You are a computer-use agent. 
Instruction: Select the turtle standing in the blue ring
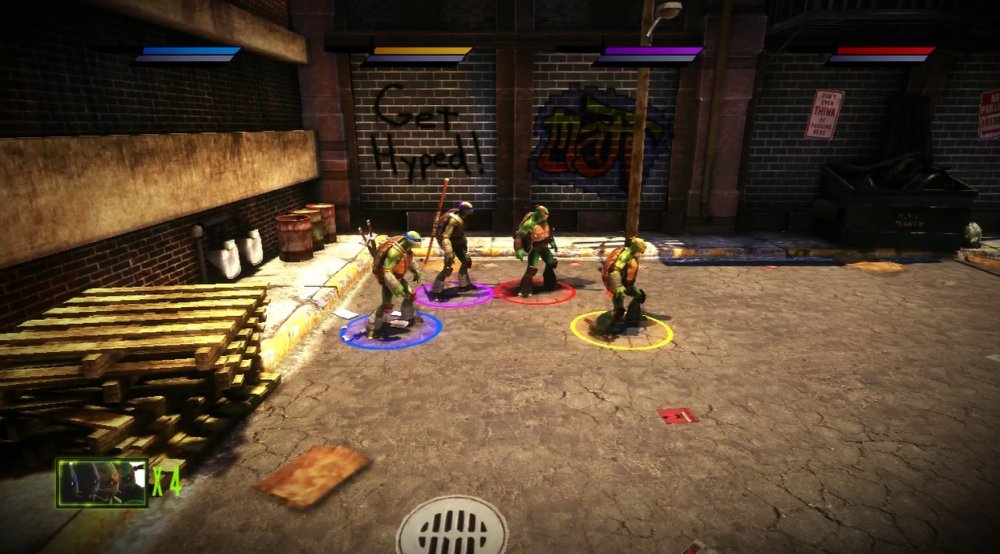(x=395, y=280)
